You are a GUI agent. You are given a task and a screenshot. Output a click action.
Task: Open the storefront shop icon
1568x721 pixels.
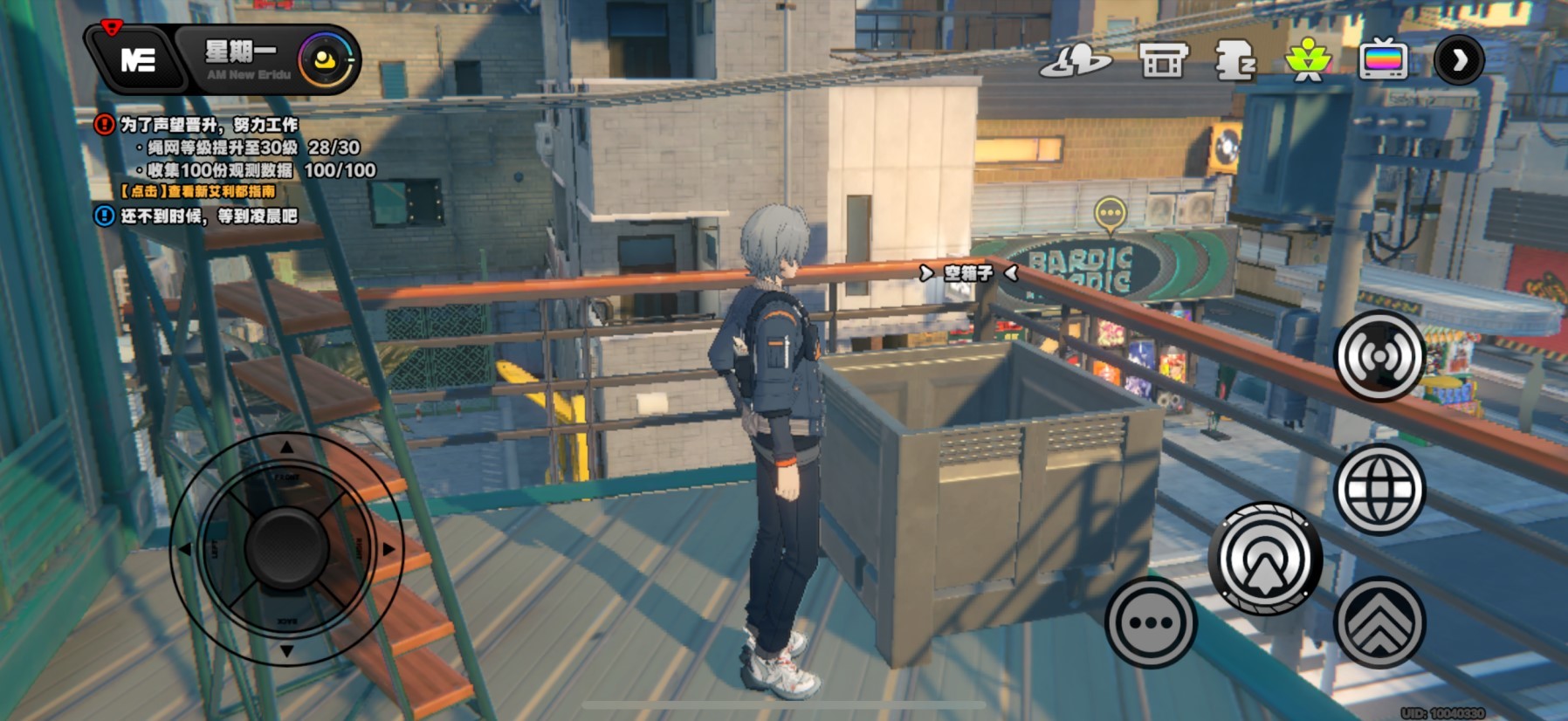[x=1163, y=61]
